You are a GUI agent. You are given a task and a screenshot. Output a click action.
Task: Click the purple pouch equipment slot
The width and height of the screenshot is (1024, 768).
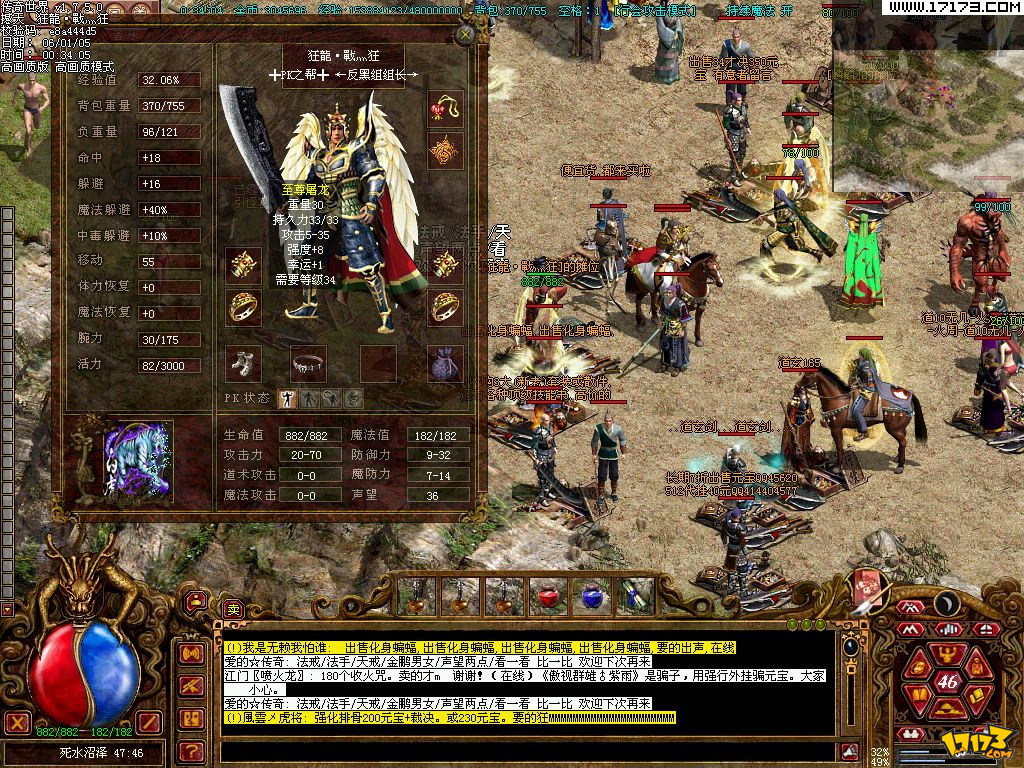click(445, 364)
